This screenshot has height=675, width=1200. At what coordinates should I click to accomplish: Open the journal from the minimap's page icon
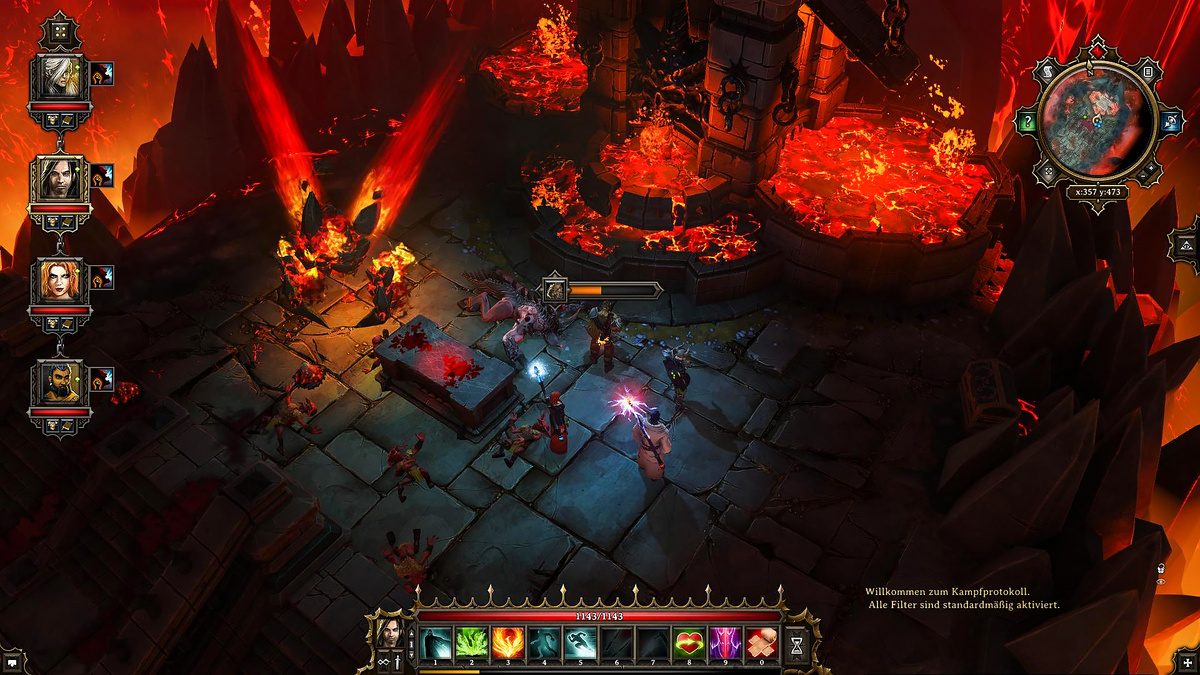click(1148, 71)
